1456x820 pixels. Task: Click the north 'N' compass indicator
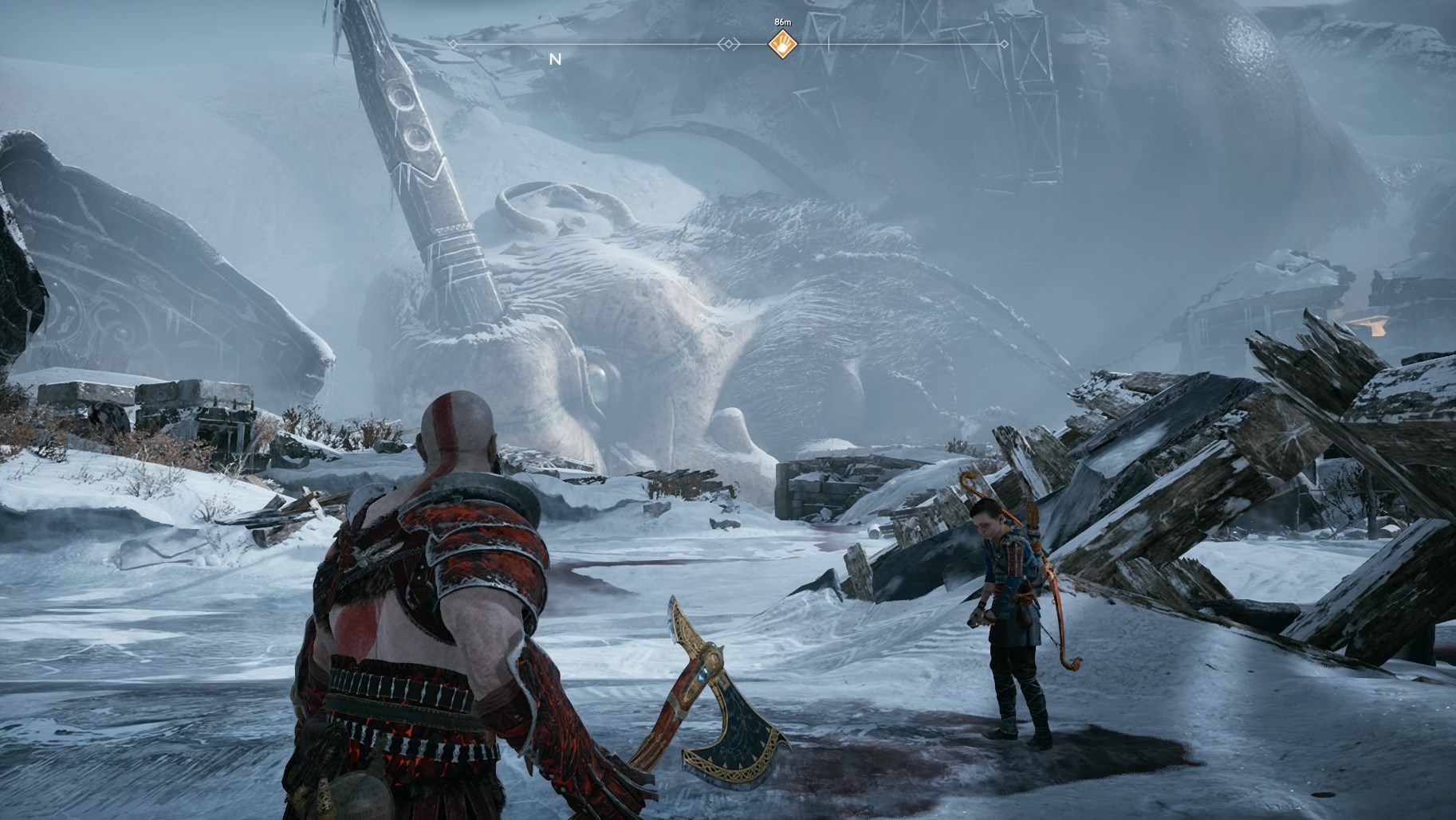coord(556,59)
